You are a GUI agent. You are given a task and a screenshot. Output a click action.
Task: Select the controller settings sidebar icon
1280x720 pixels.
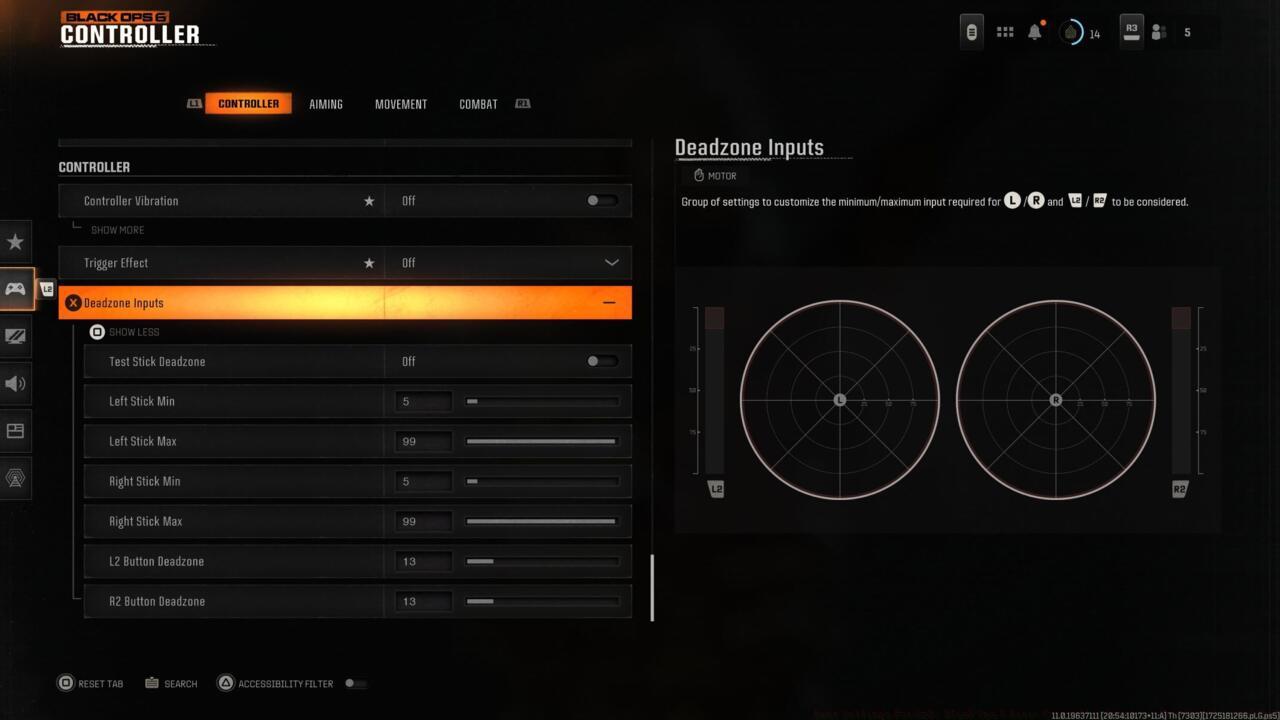tap(15, 289)
